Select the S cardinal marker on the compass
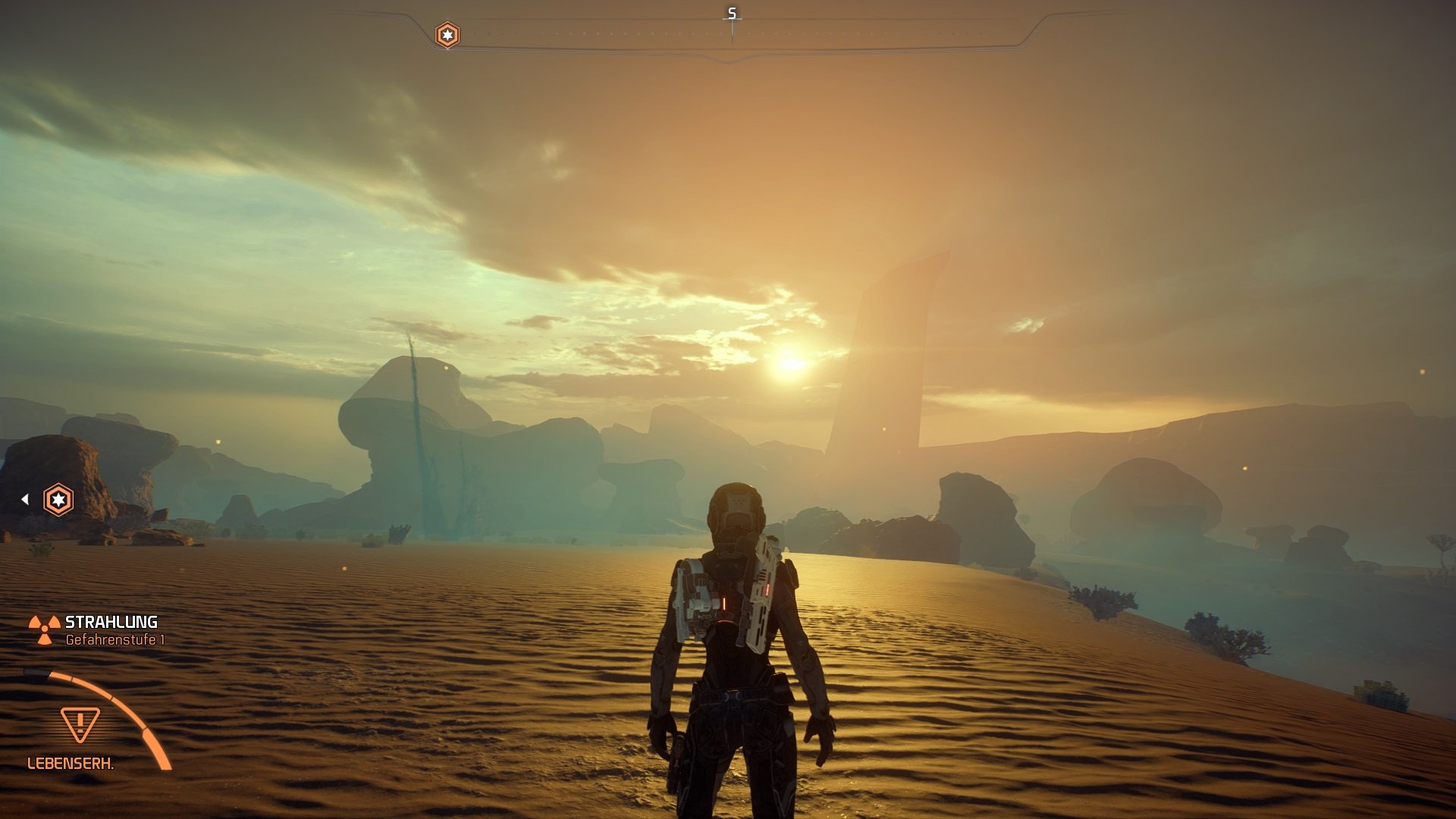Viewport: 1456px width, 819px height. [730, 12]
